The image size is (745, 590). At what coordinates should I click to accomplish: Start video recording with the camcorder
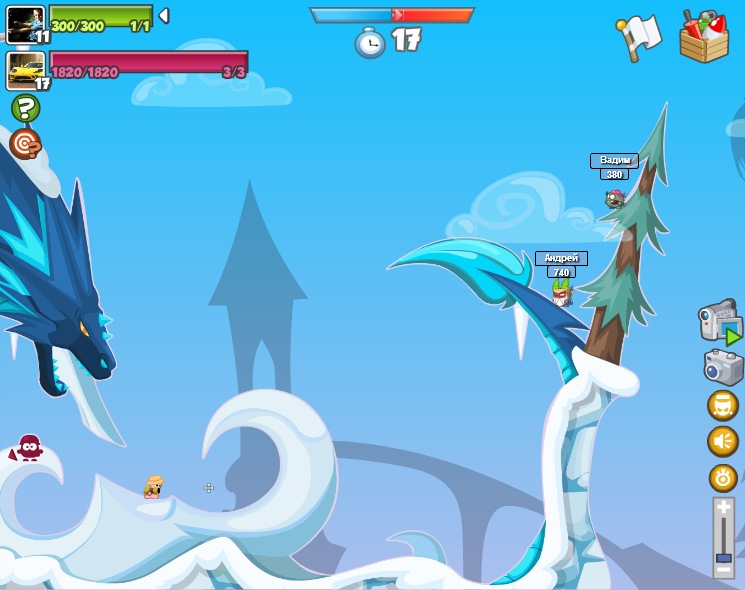(719, 322)
